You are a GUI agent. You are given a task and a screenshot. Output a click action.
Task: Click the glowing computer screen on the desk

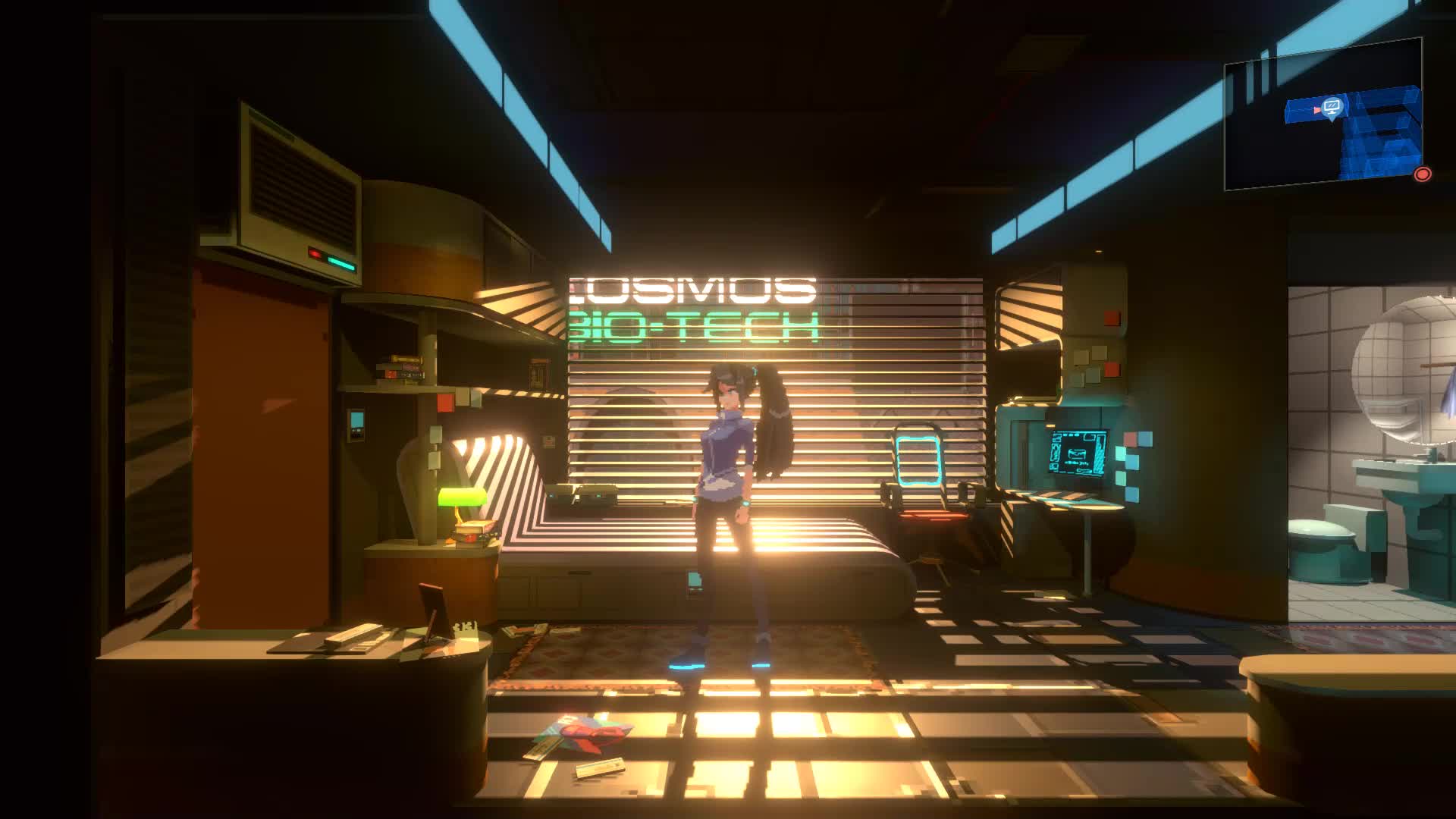click(x=1078, y=452)
